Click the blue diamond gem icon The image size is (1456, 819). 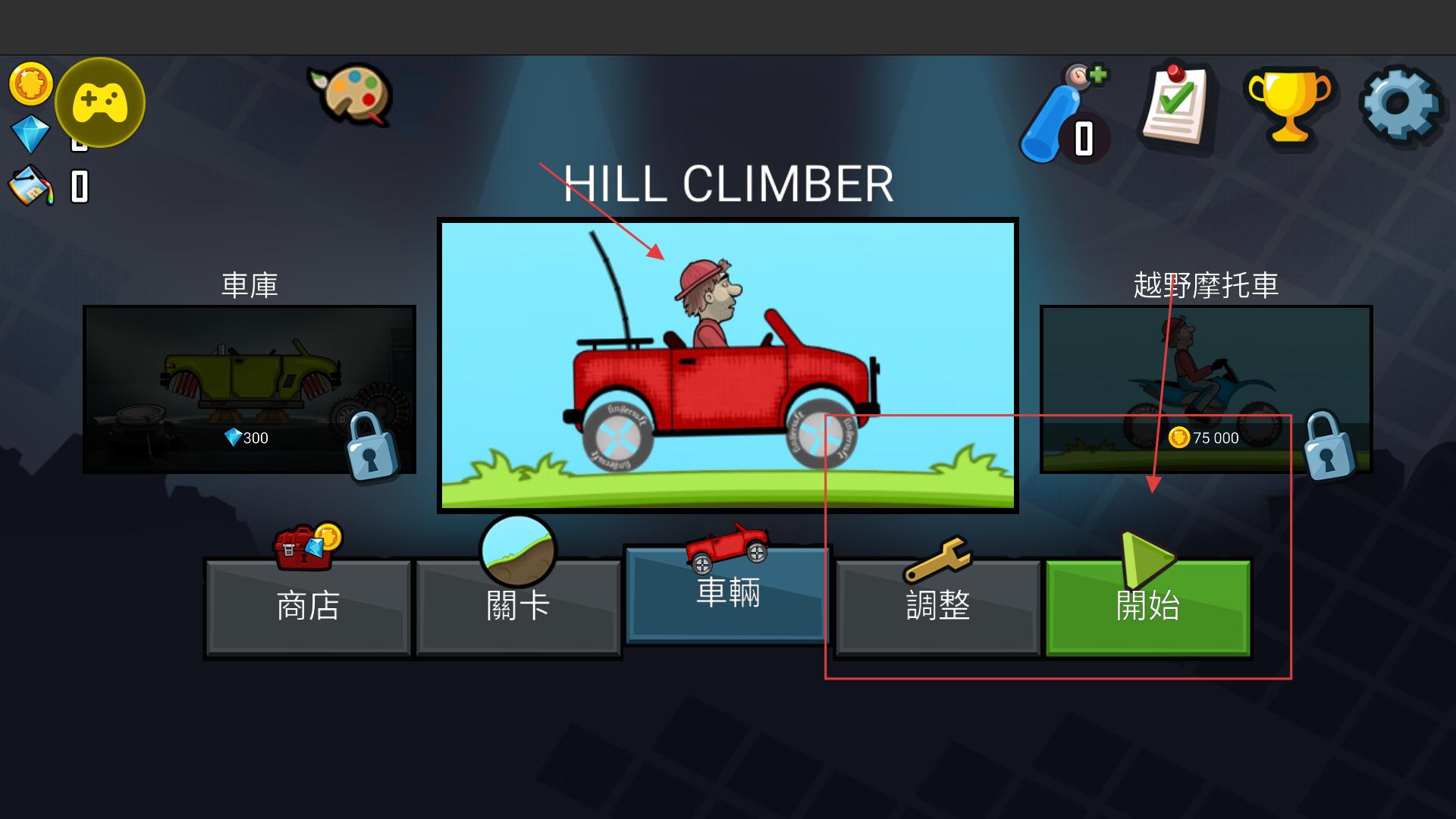[x=30, y=134]
